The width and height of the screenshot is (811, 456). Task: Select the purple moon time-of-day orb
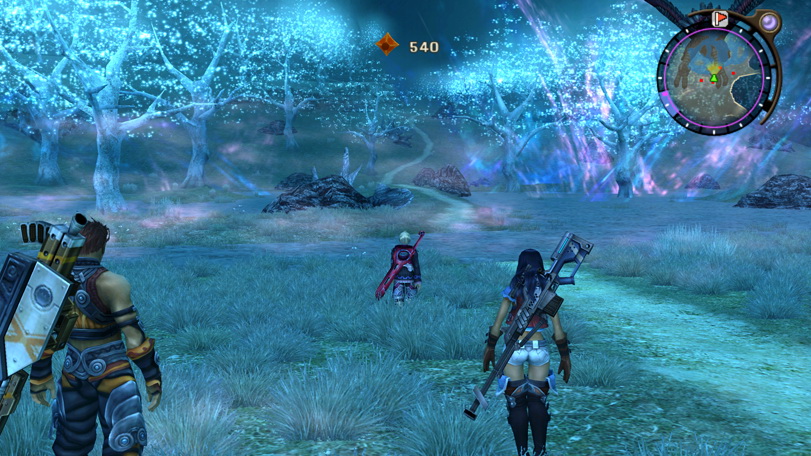pyautogui.click(x=767, y=22)
